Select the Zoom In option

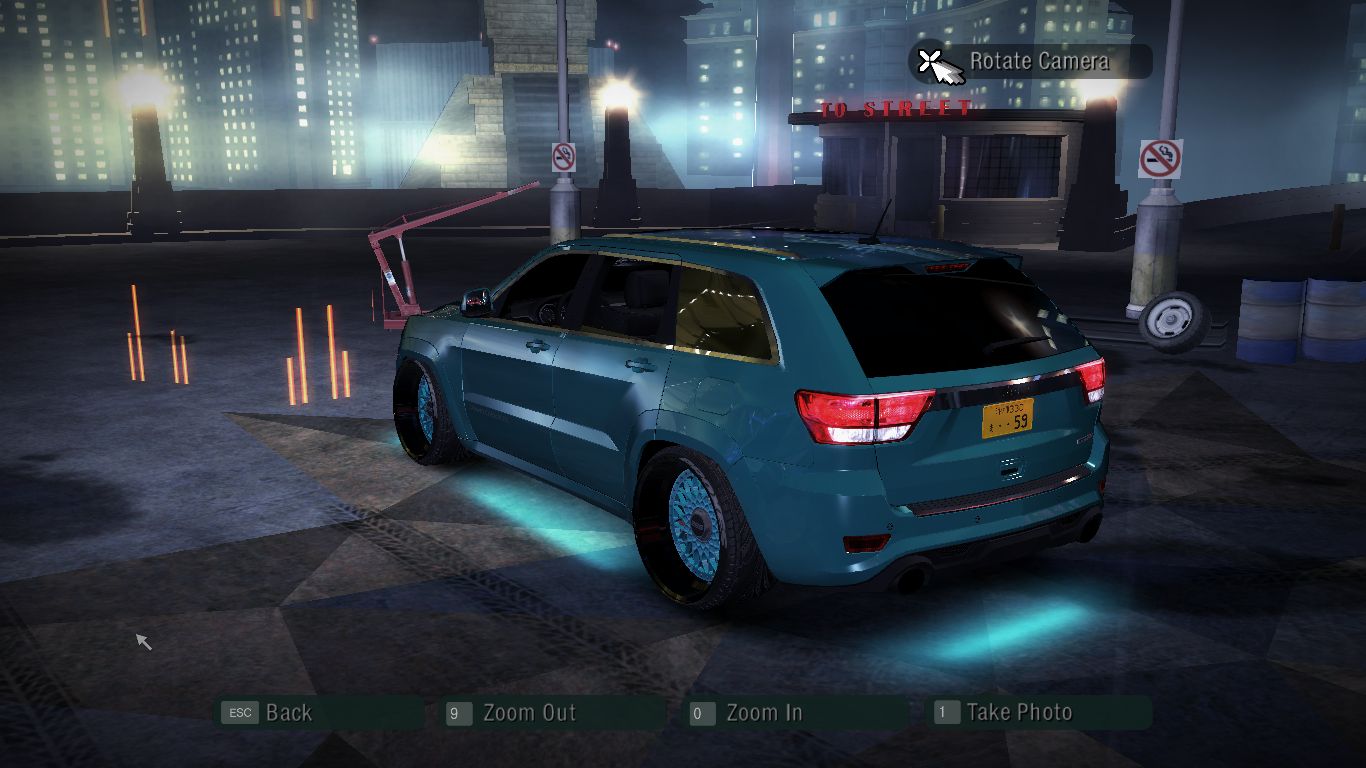pyautogui.click(x=763, y=713)
